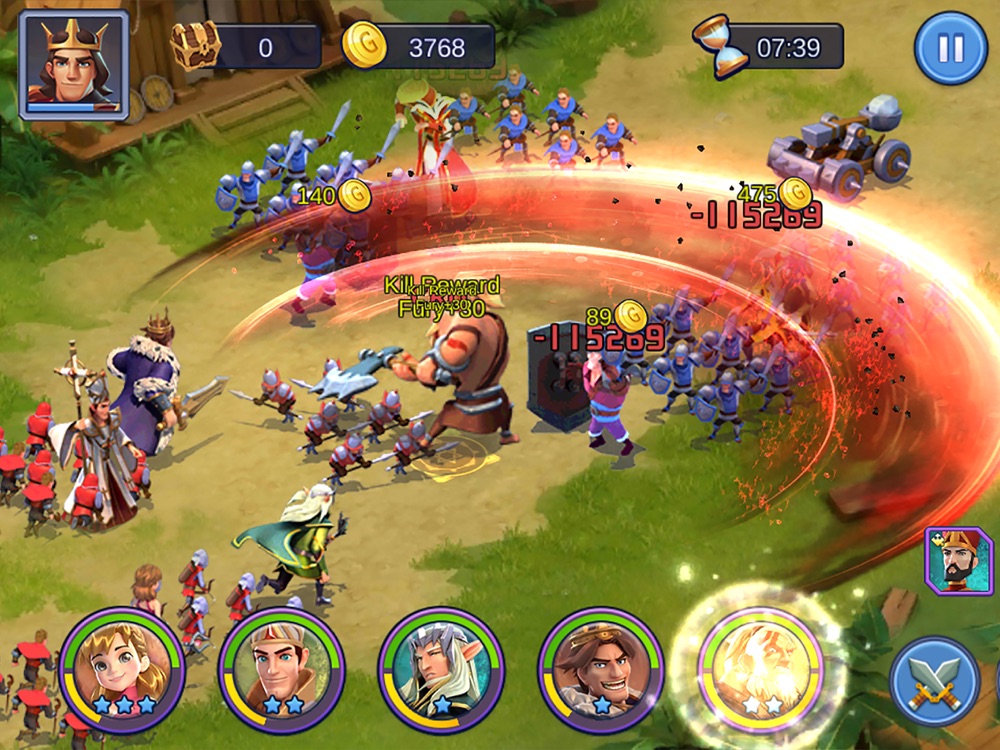1000x750 pixels.
Task: Tap the gold coin currency icon
Action: tap(364, 46)
